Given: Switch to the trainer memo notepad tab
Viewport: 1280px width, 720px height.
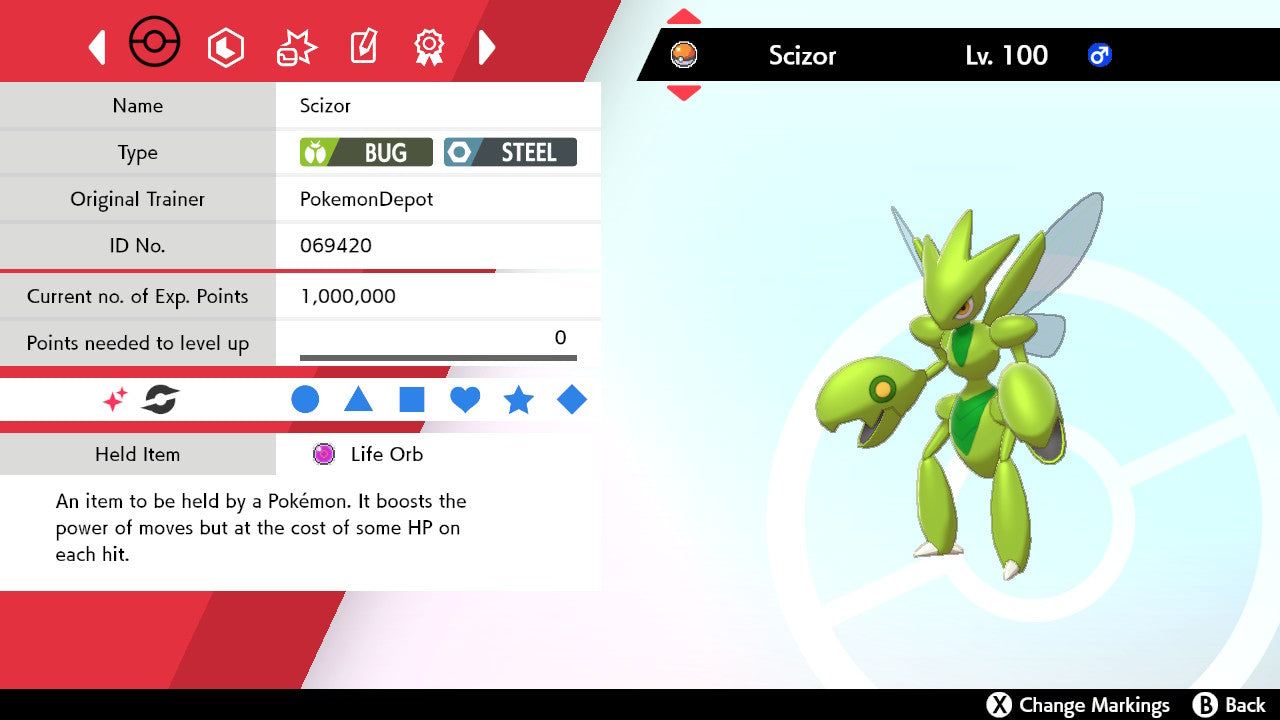Looking at the screenshot, I should [x=362, y=47].
